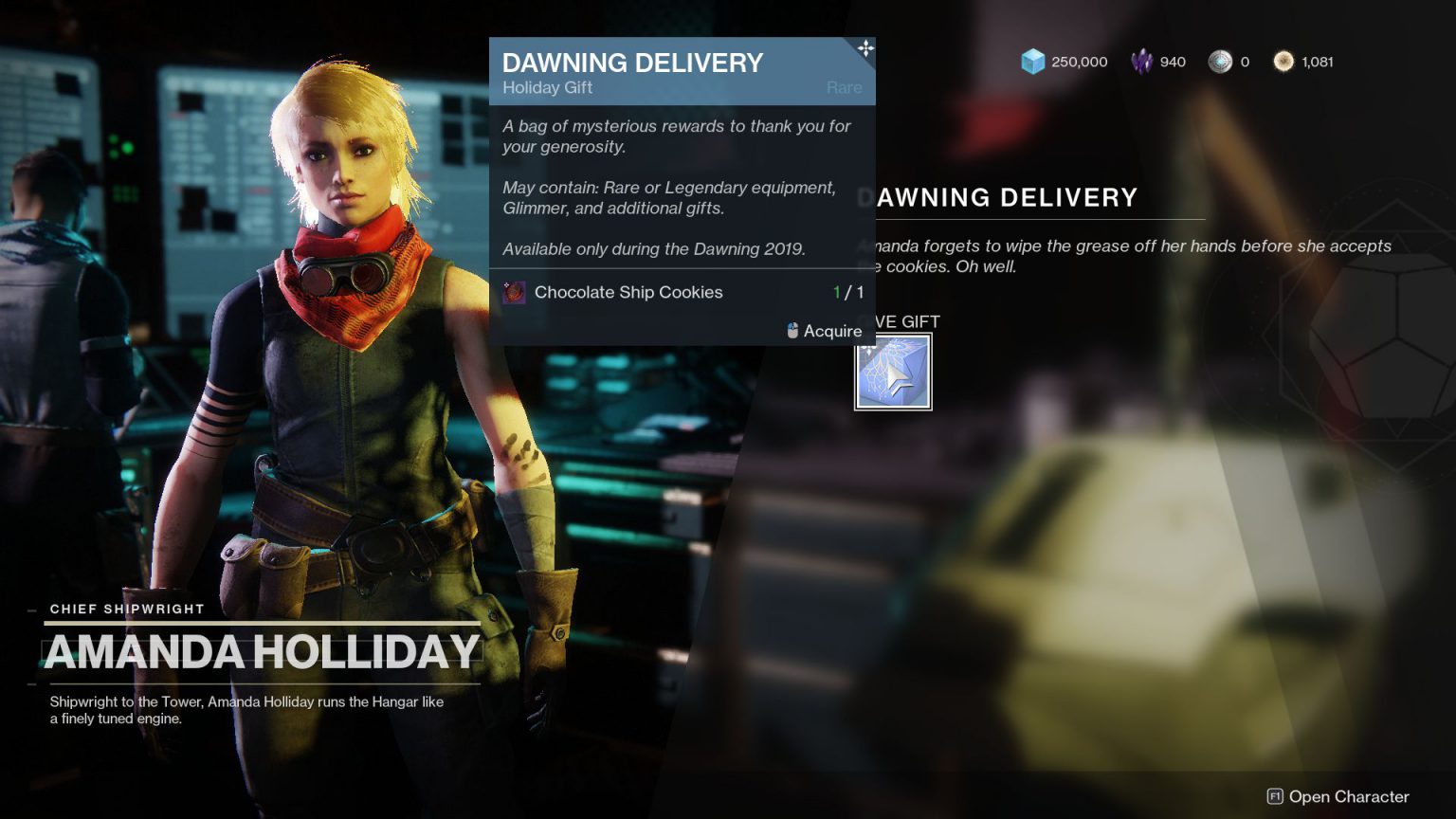Click Acquire to claim the Dawning Delivery

(x=831, y=331)
